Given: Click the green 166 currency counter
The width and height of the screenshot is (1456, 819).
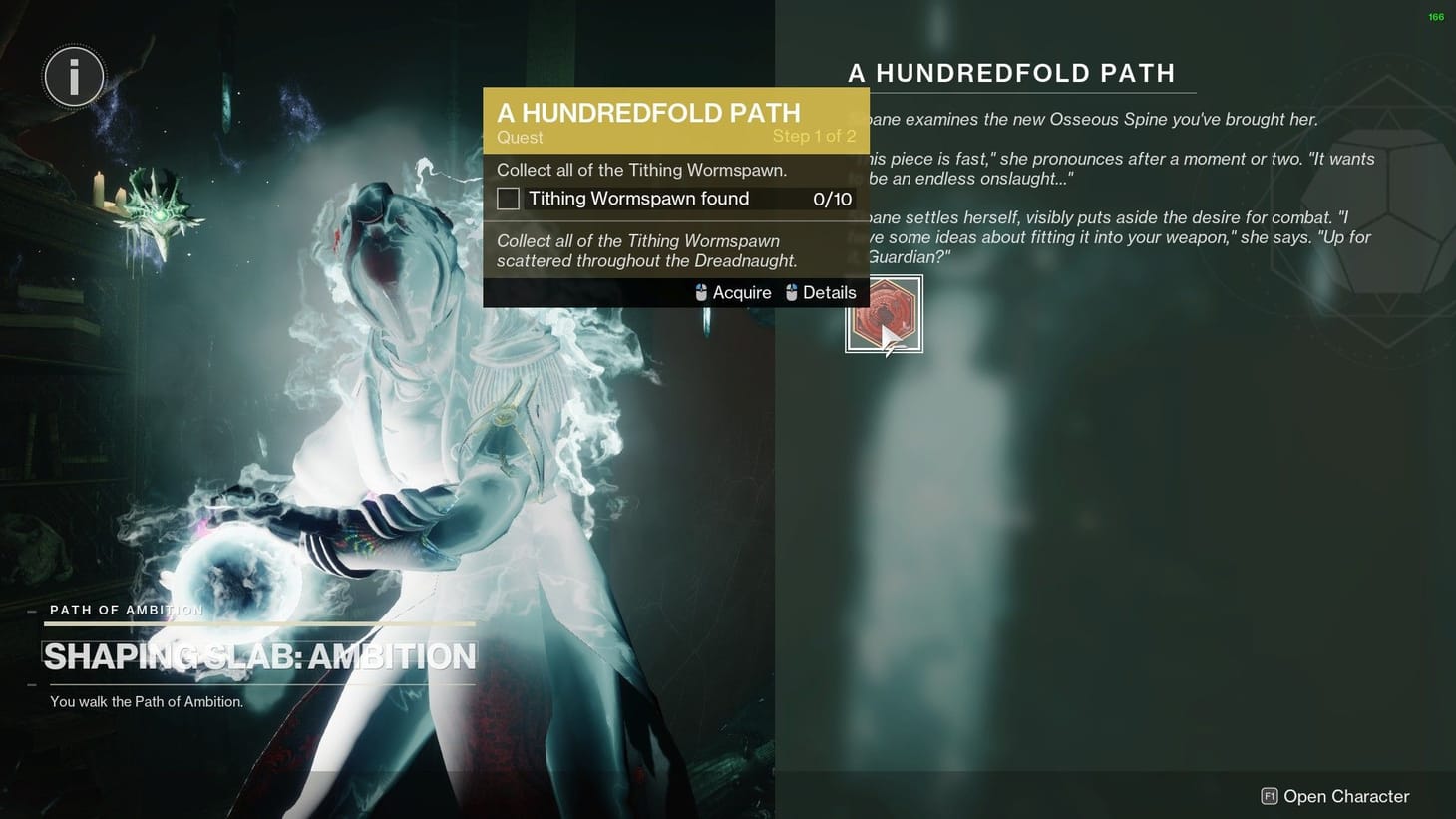Looking at the screenshot, I should tap(1434, 17).
